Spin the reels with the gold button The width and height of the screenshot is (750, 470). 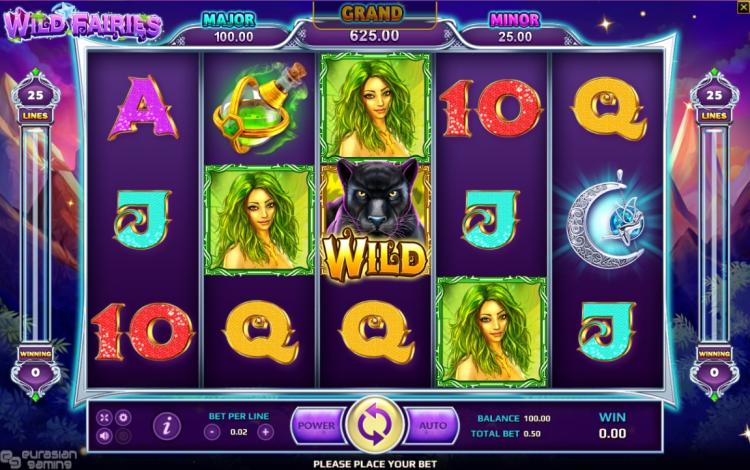pos(374,426)
